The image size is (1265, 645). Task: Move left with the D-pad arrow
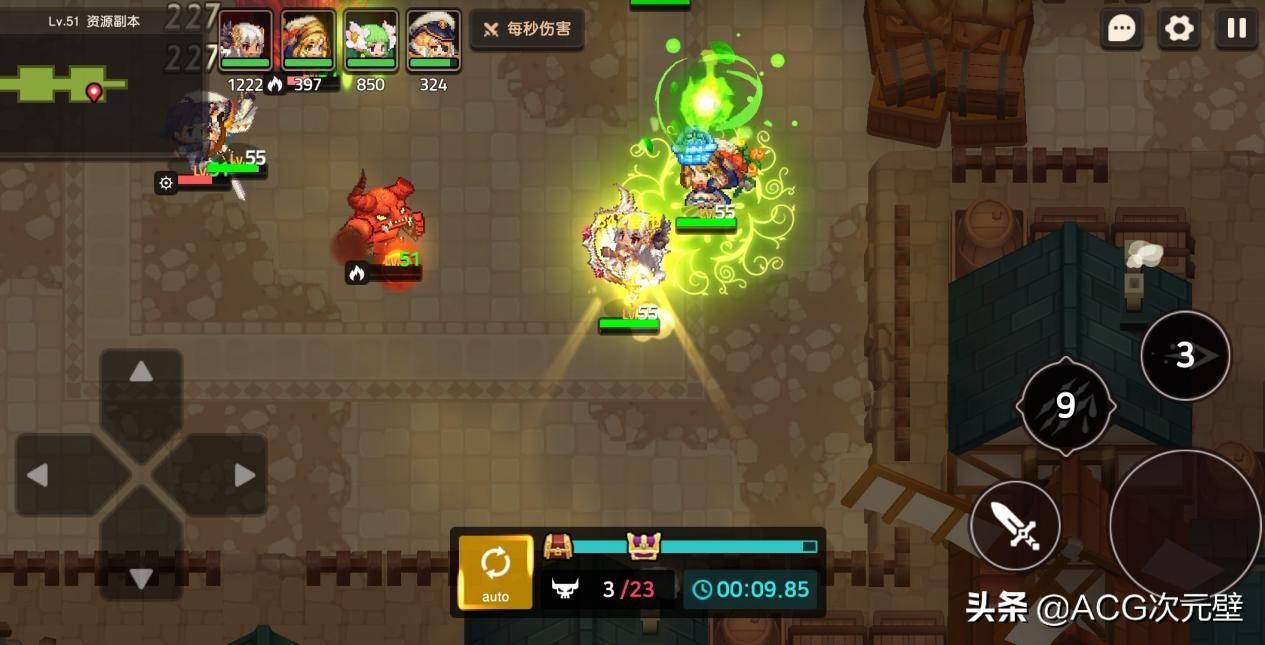point(38,475)
